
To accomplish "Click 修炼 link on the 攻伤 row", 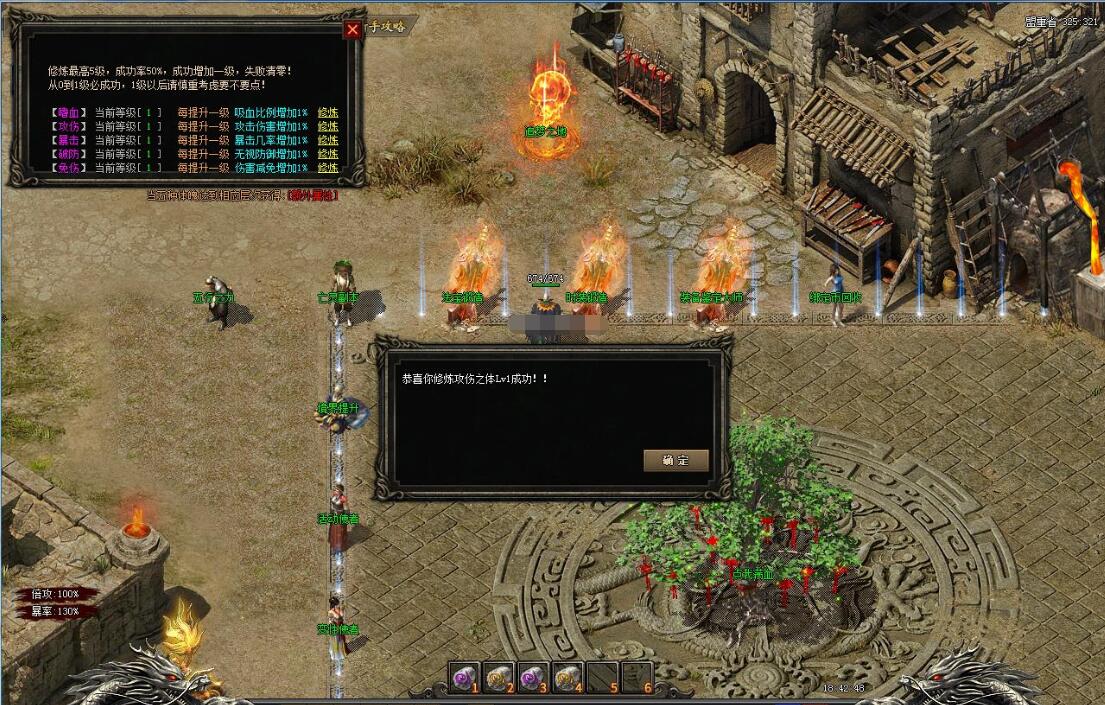I will click(x=328, y=126).
